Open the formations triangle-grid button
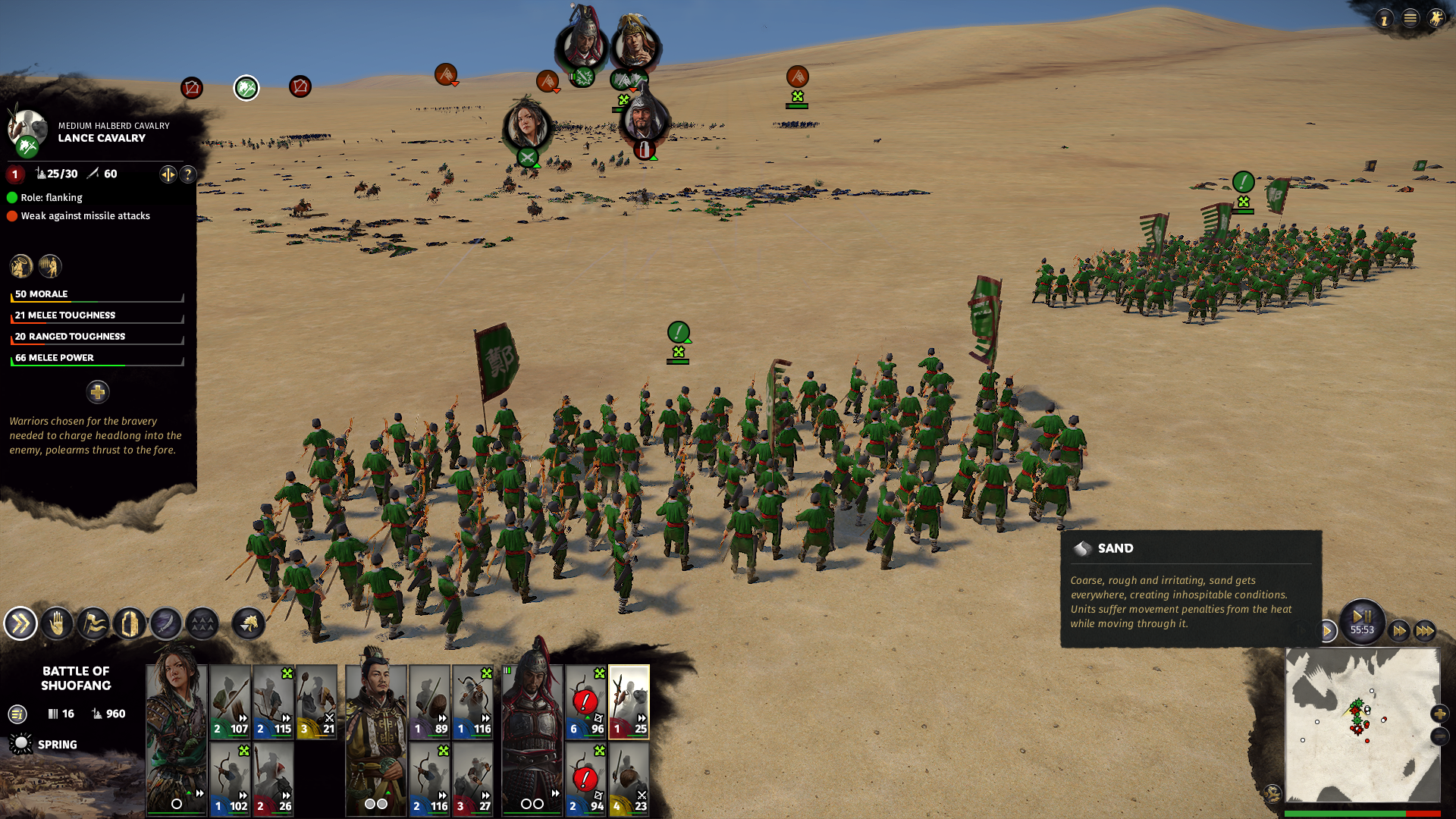 click(202, 624)
